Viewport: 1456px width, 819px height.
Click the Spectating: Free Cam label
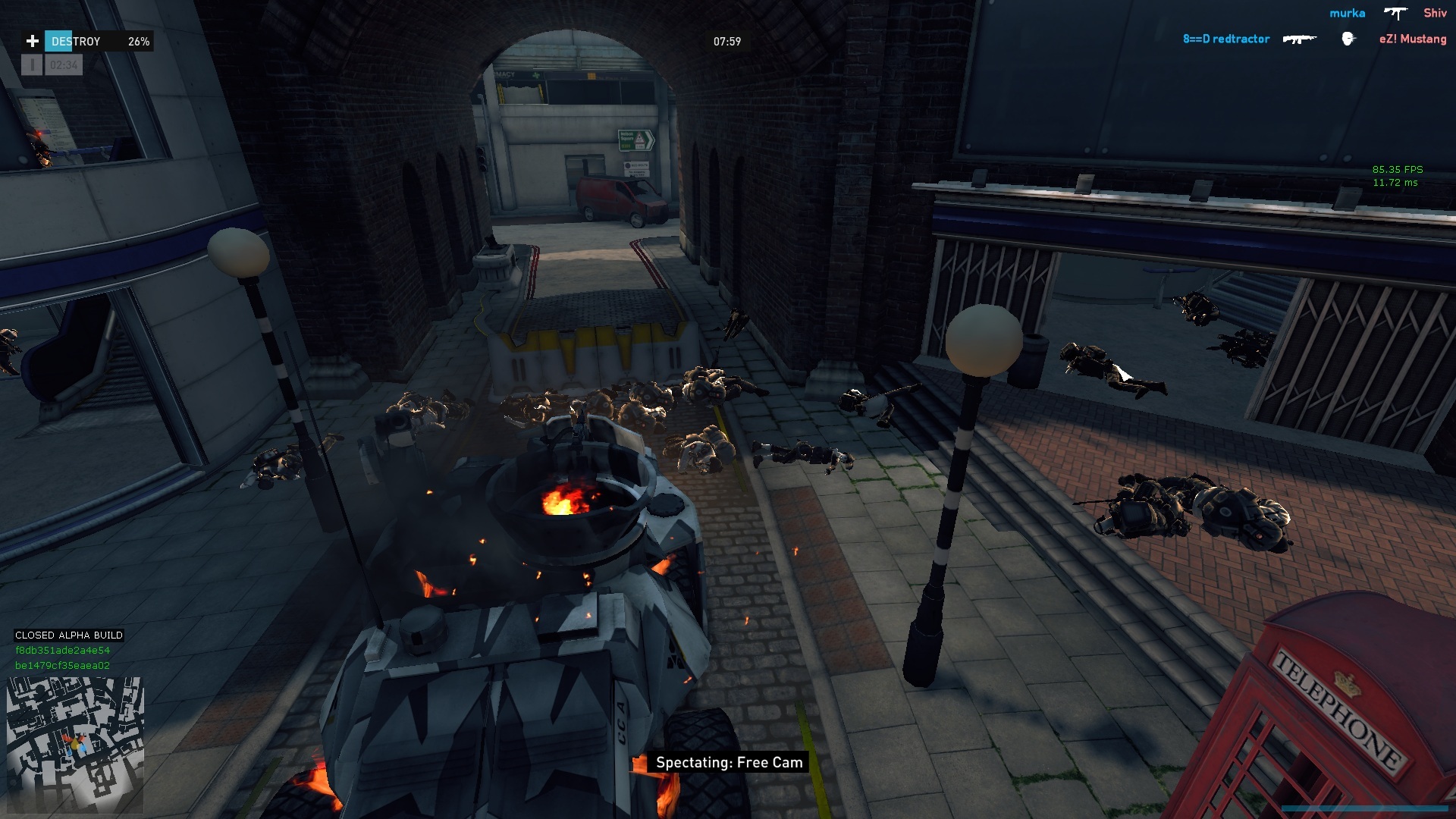click(728, 763)
